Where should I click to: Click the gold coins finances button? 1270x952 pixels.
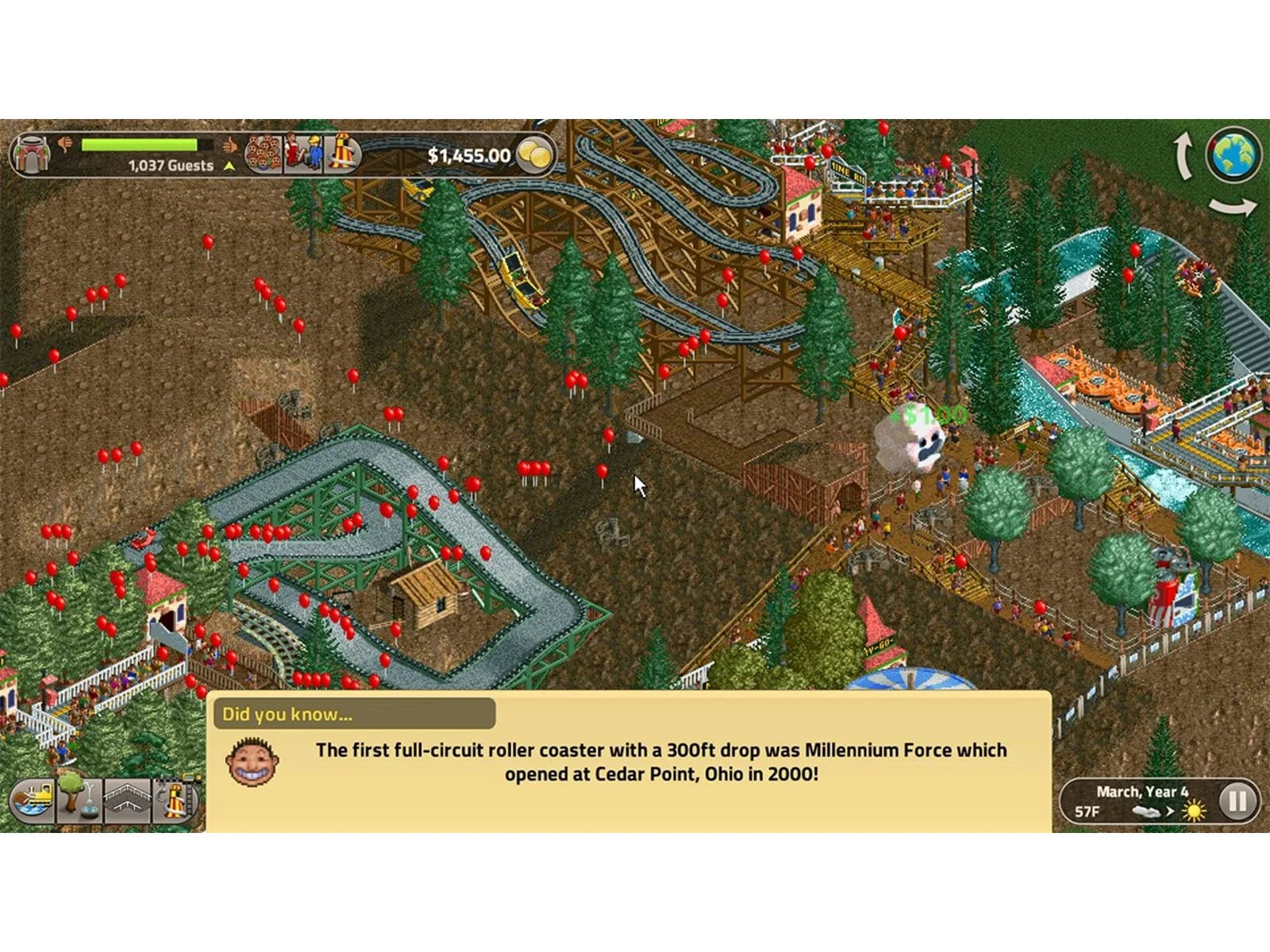tap(535, 155)
